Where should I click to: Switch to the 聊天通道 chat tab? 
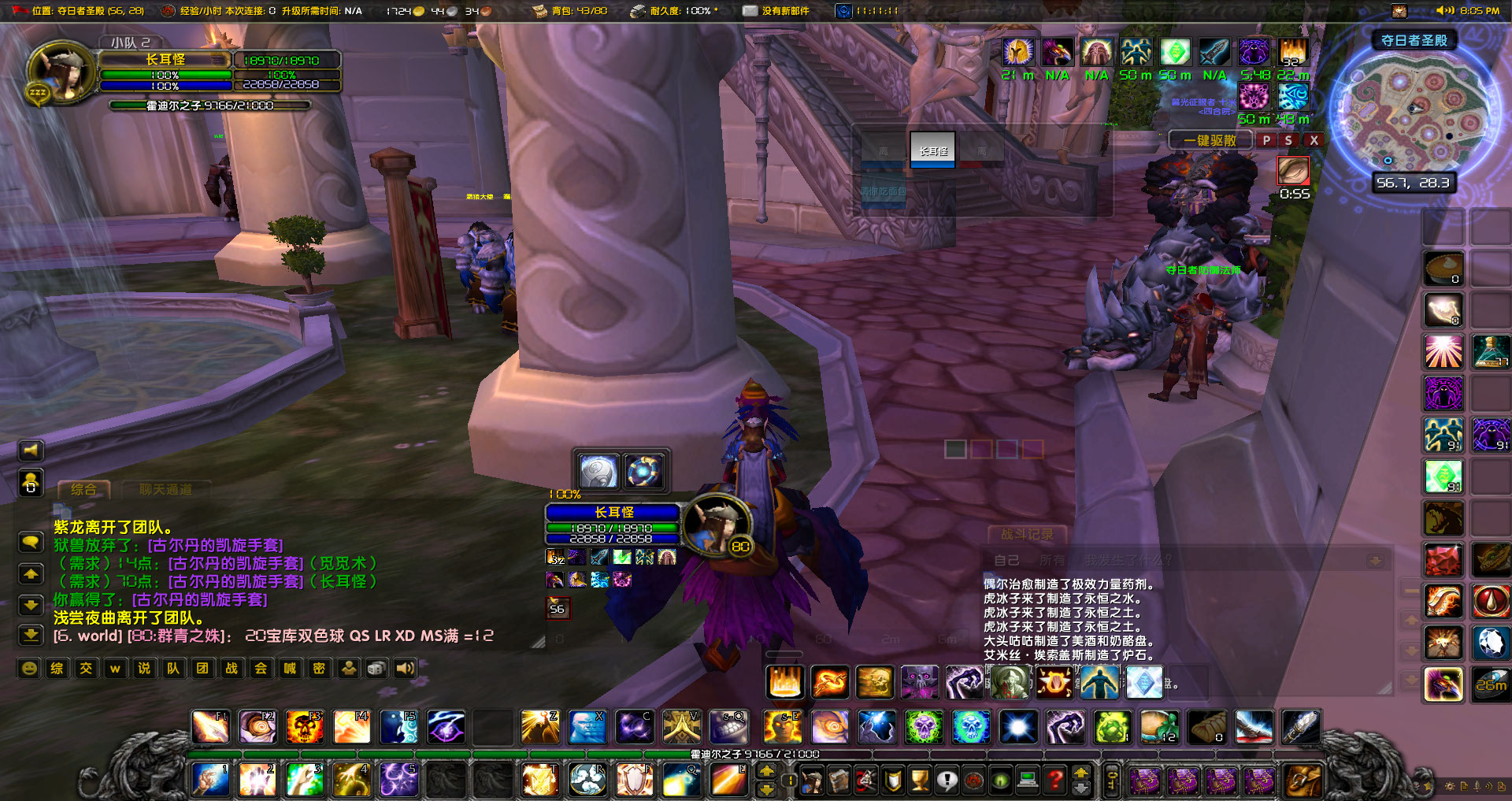[168, 489]
